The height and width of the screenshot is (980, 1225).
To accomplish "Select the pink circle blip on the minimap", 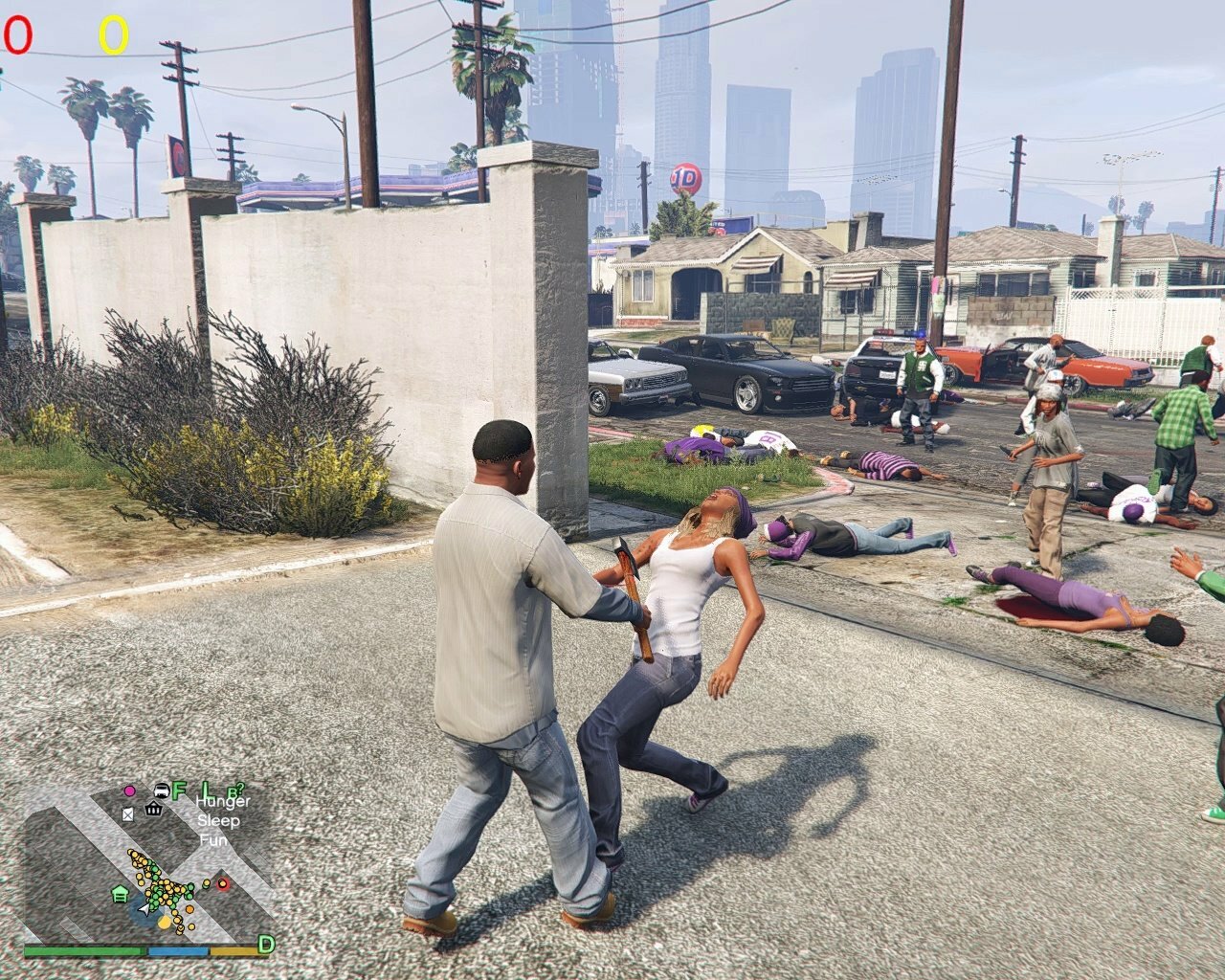I will tap(129, 791).
